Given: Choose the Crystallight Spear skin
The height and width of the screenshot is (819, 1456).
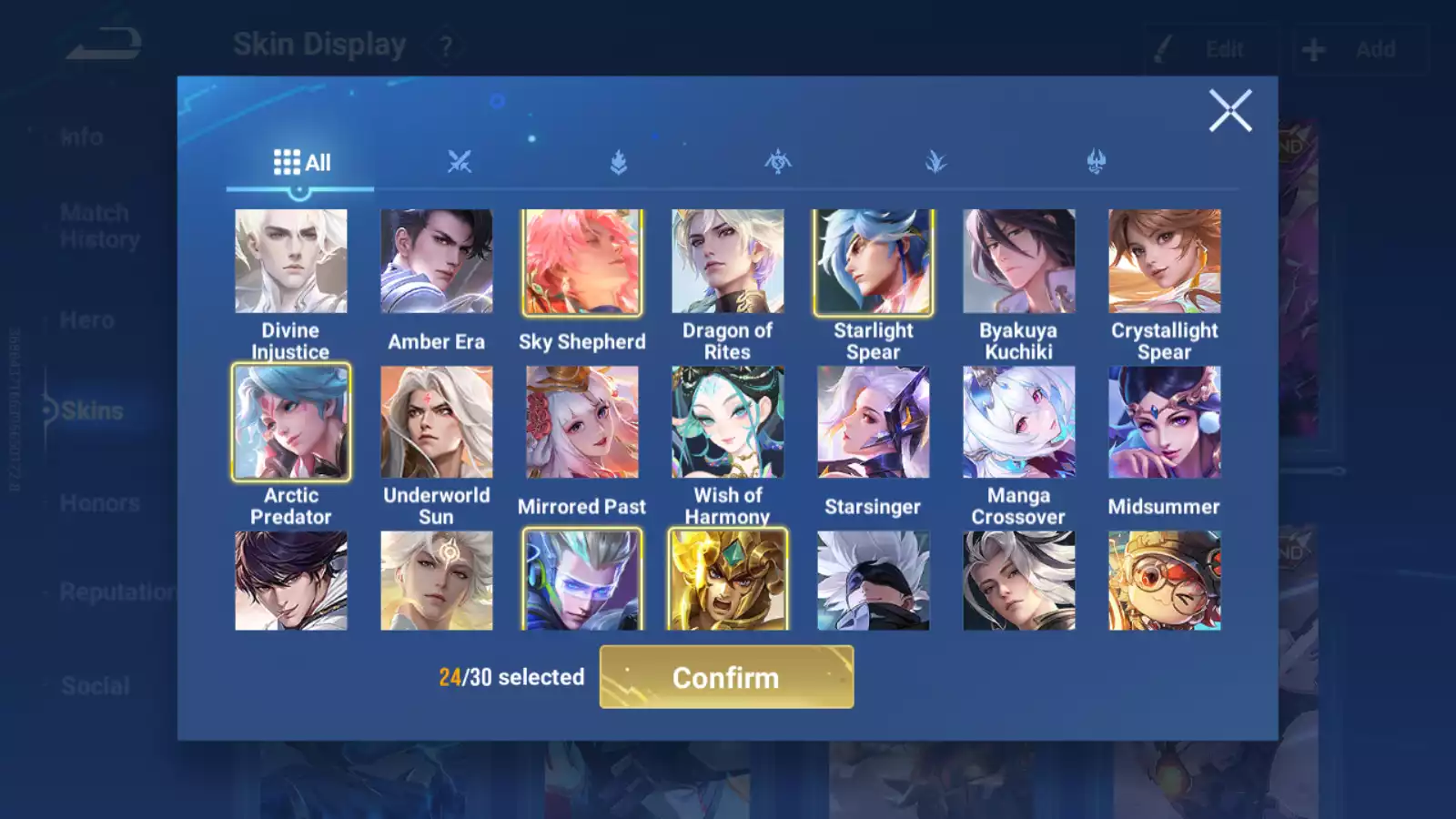Looking at the screenshot, I should (x=1165, y=262).
